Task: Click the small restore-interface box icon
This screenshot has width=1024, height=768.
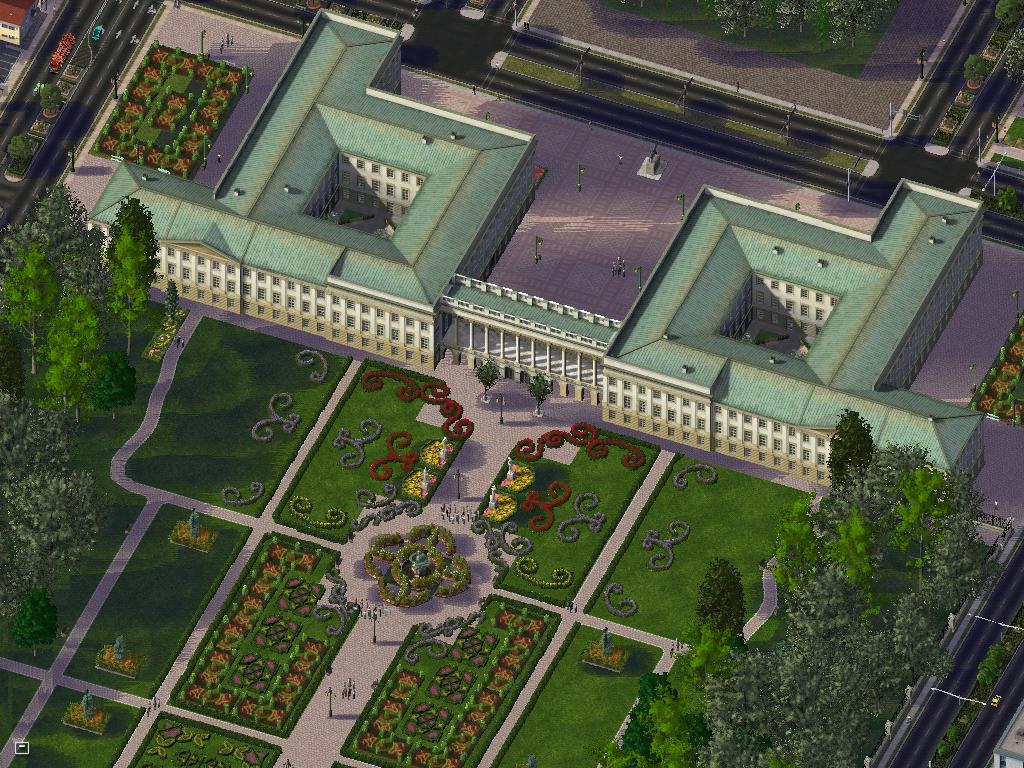Action: [22, 746]
